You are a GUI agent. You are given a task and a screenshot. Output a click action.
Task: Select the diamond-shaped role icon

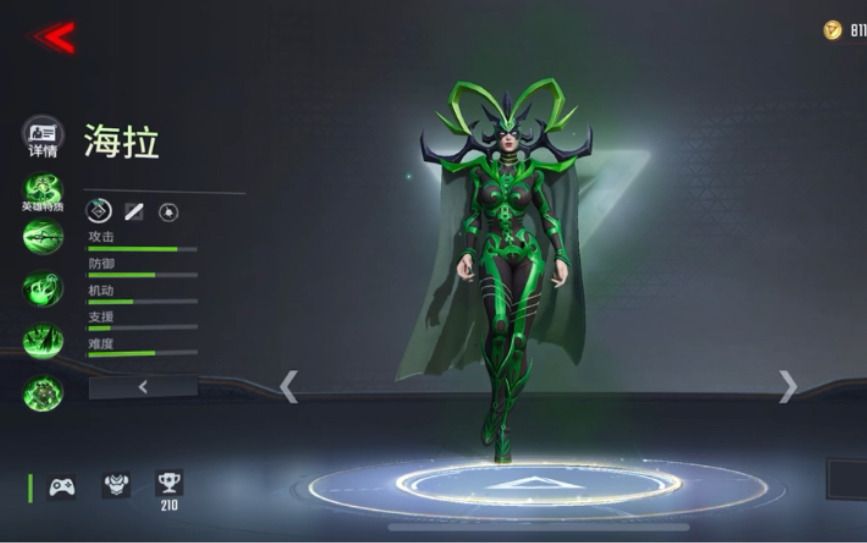point(98,210)
